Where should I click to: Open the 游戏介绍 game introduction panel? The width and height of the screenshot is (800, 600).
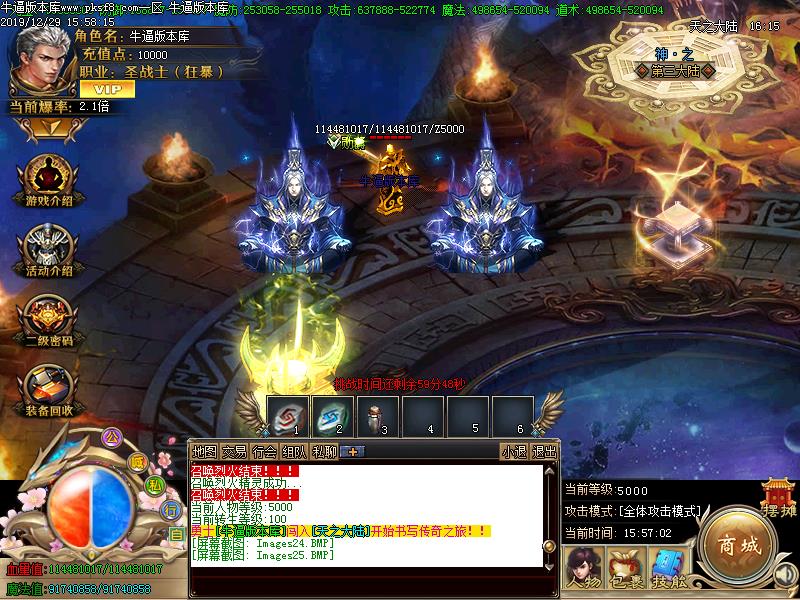point(42,179)
